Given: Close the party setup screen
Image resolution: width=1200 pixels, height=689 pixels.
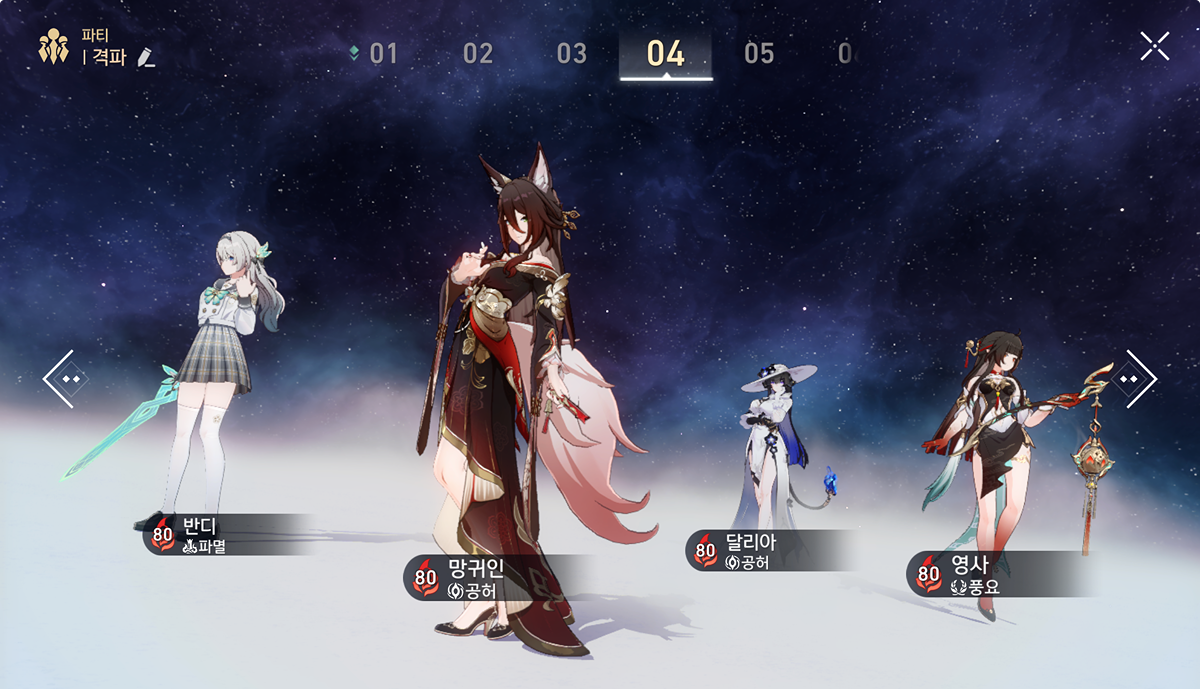Looking at the screenshot, I should click(x=1154, y=46).
